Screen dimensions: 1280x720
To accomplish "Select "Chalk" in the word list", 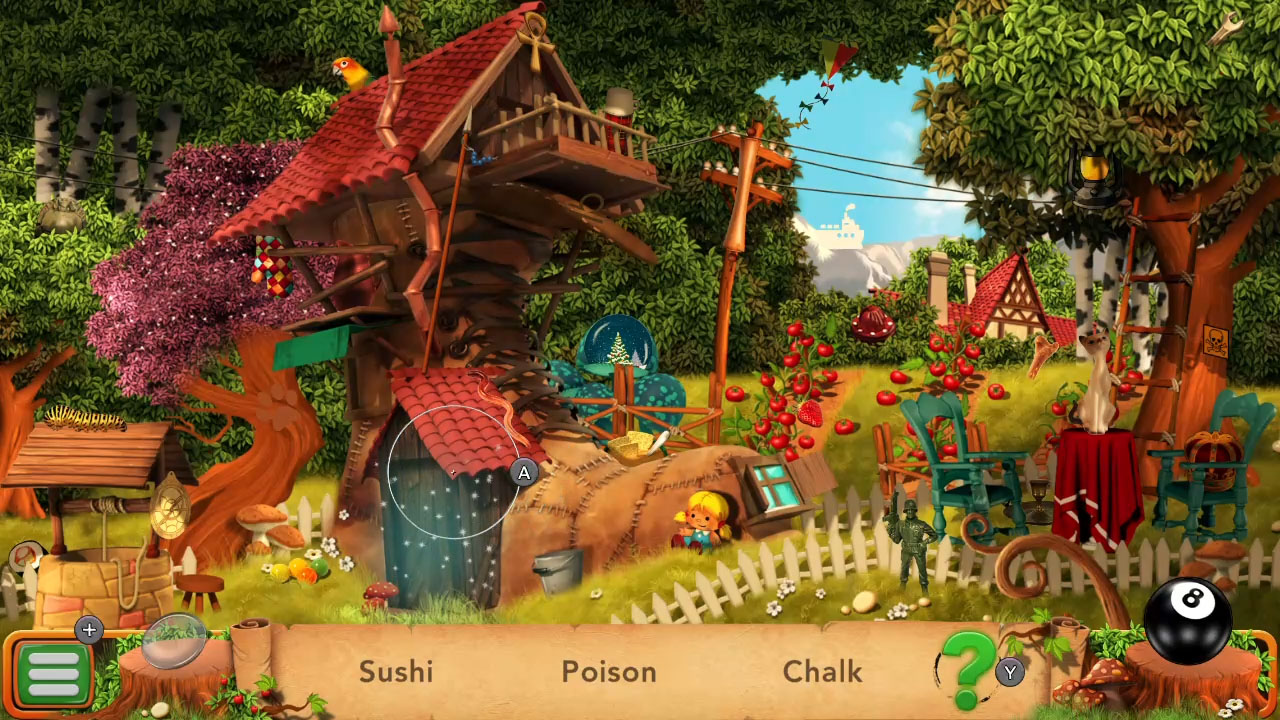I will pyautogui.click(x=823, y=672).
